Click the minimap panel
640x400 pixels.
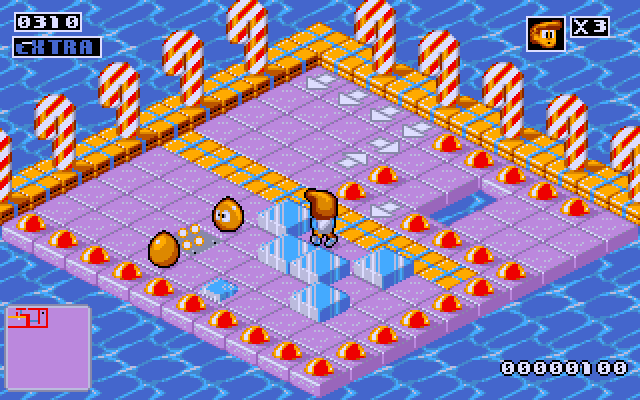46,347
